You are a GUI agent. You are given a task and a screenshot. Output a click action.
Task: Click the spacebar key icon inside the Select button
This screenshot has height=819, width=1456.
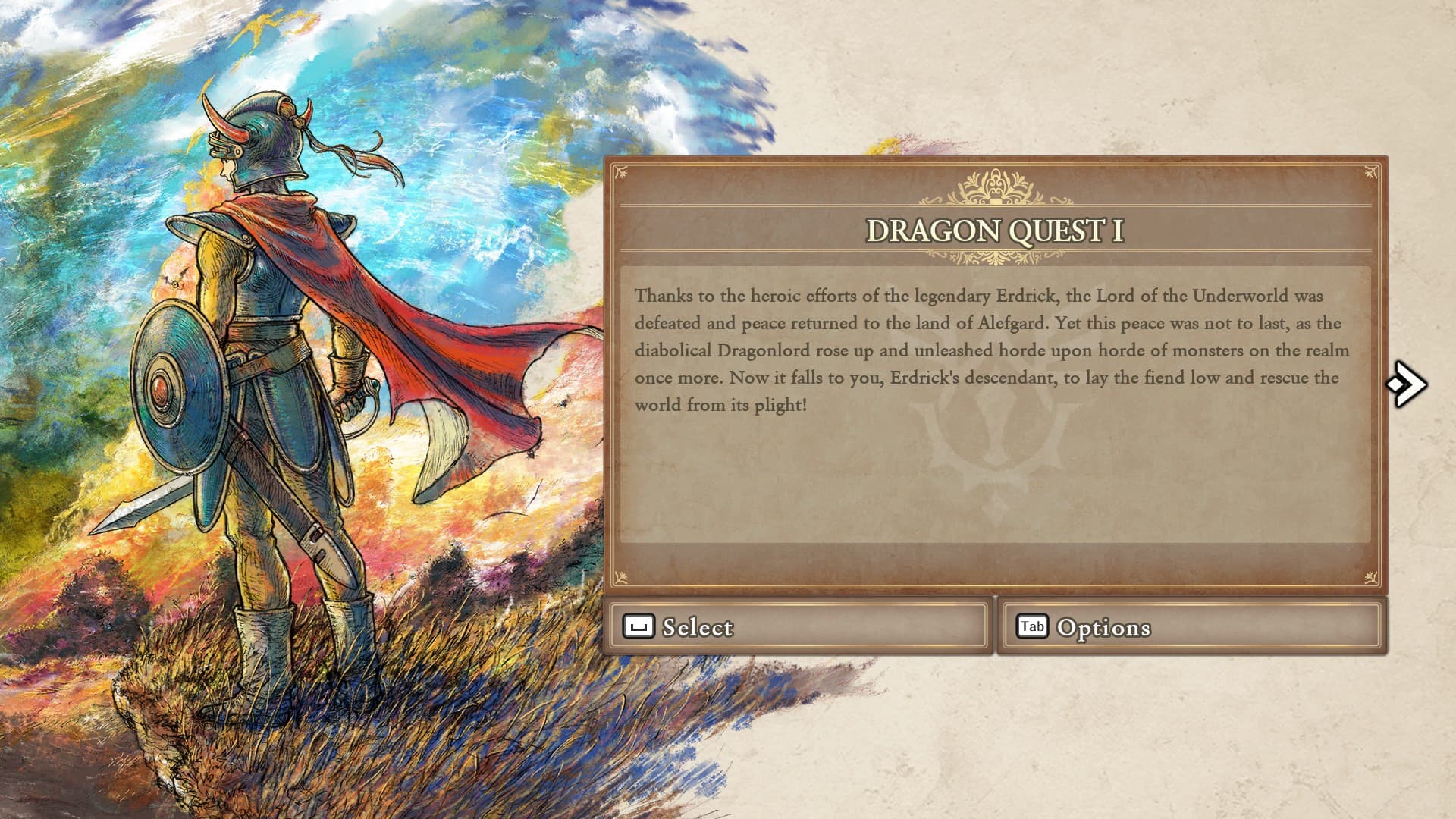tap(639, 627)
